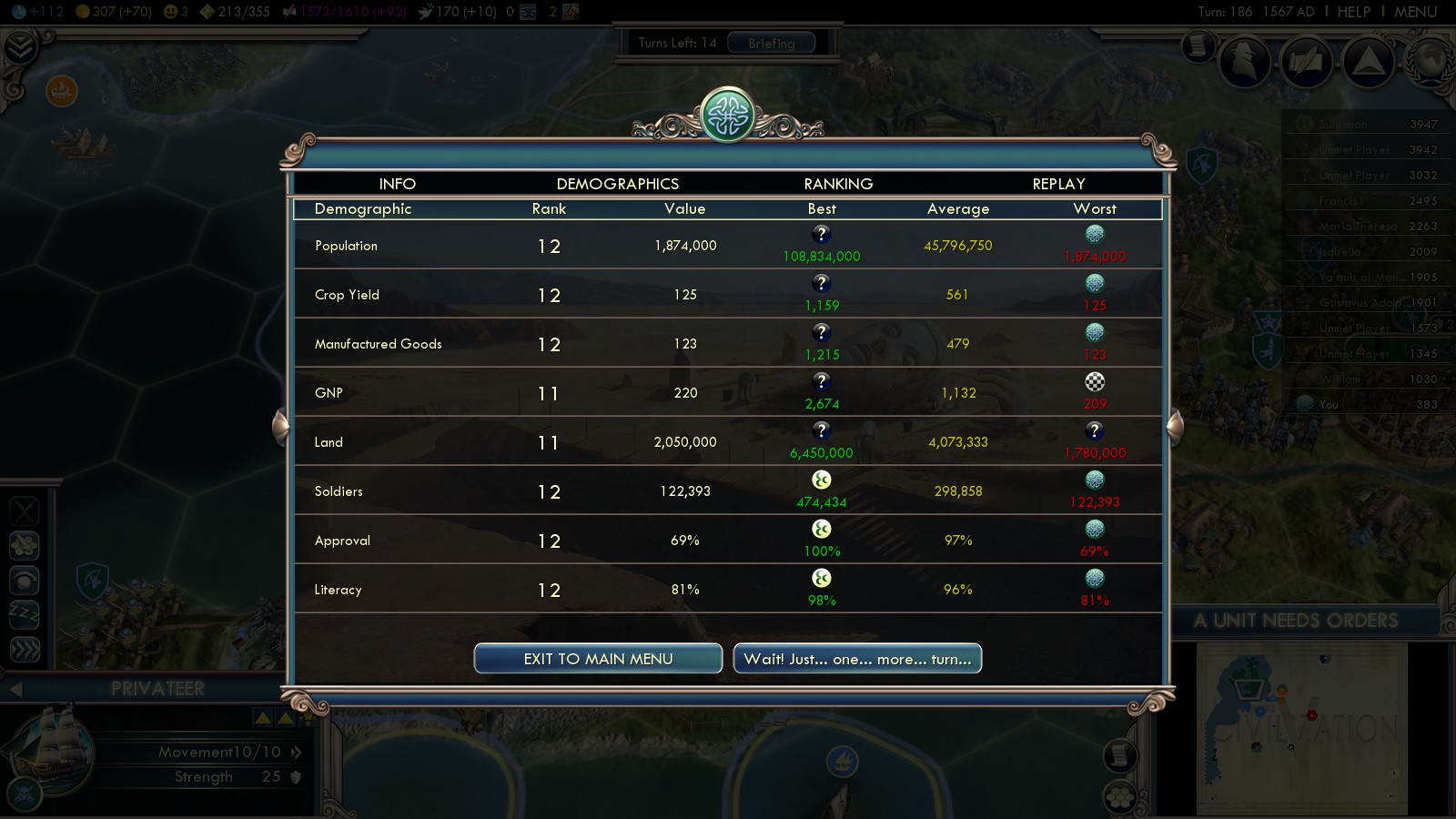This screenshot has height=819, width=1456.
Task: Show the RANKING tab
Action: click(838, 184)
